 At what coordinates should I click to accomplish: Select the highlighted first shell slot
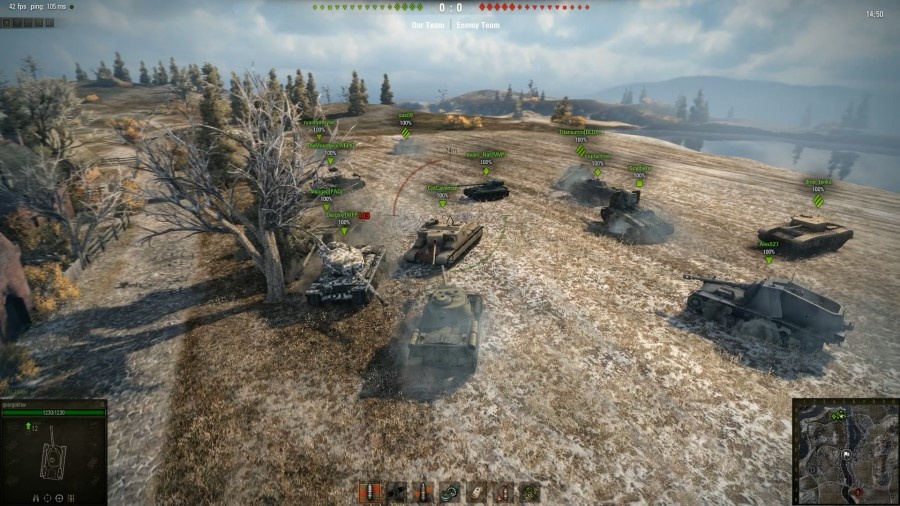coord(370,492)
